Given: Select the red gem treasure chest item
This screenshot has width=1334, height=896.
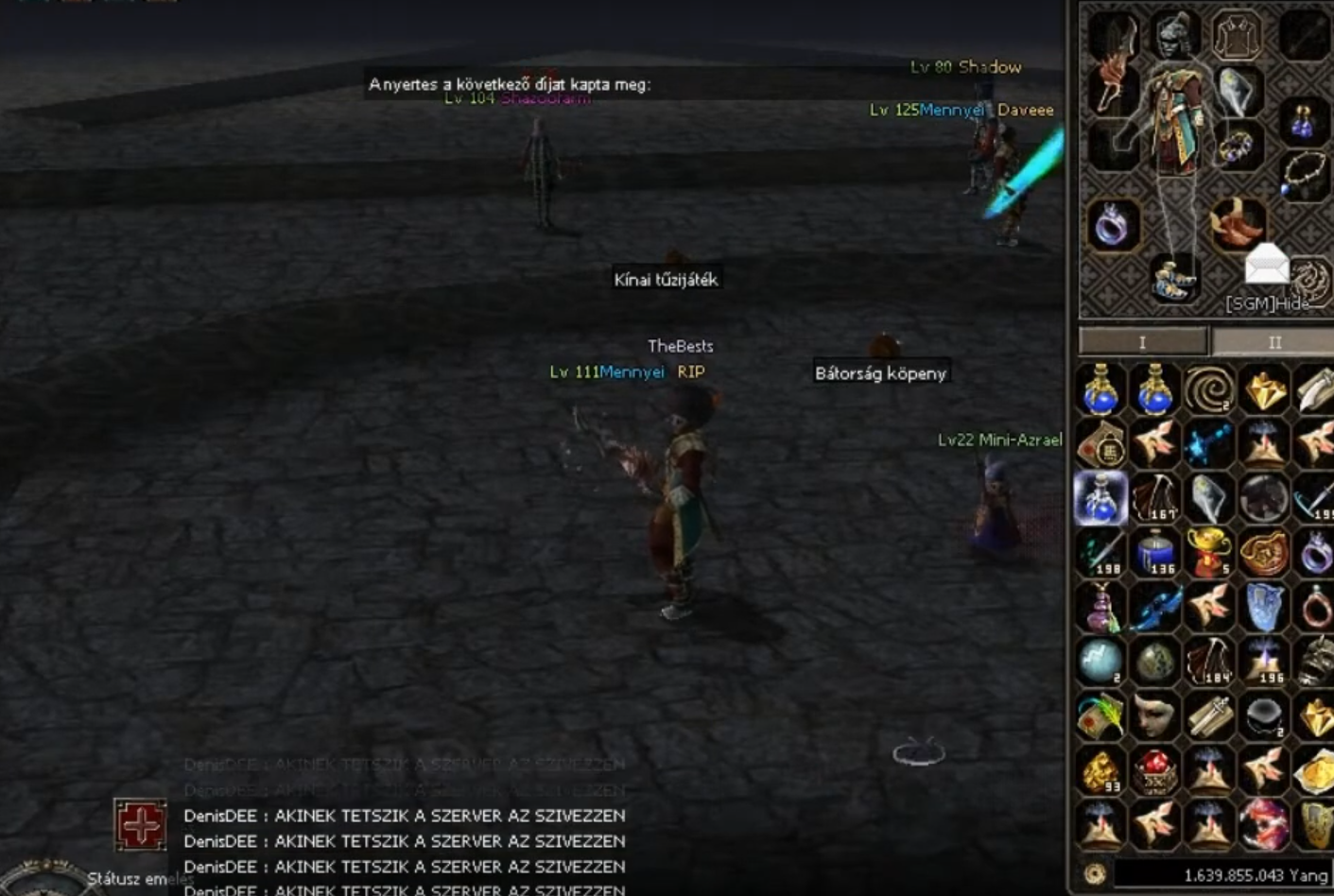Looking at the screenshot, I should click(x=1154, y=772).
